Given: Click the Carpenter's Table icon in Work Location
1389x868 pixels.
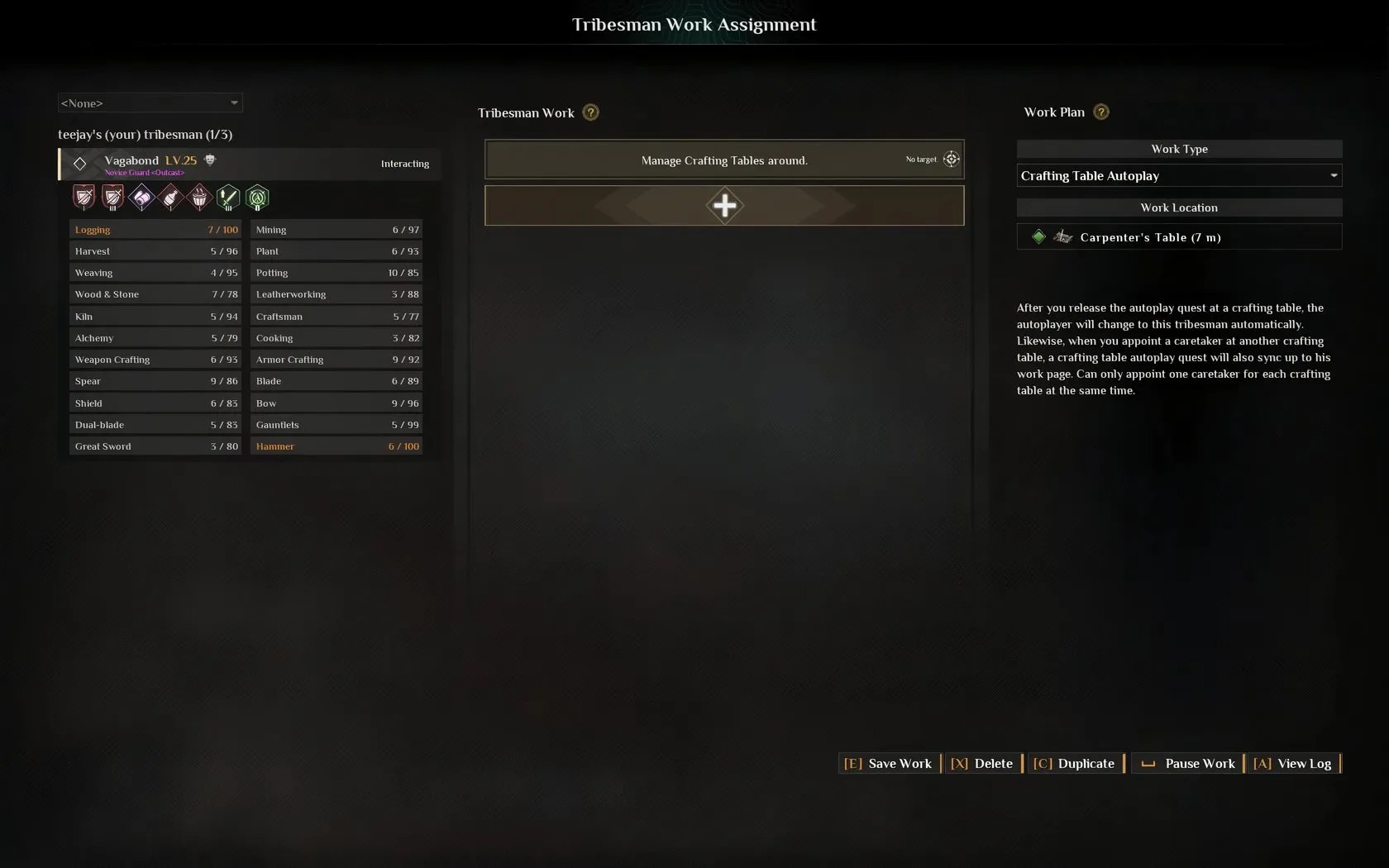Looking at the screenshot, I should 1063,237.
